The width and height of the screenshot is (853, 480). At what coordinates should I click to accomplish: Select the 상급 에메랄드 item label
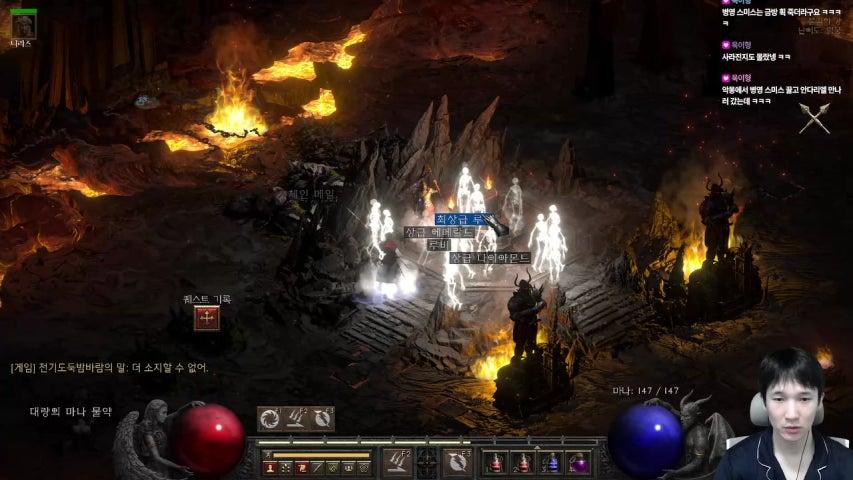pos(438,232)
